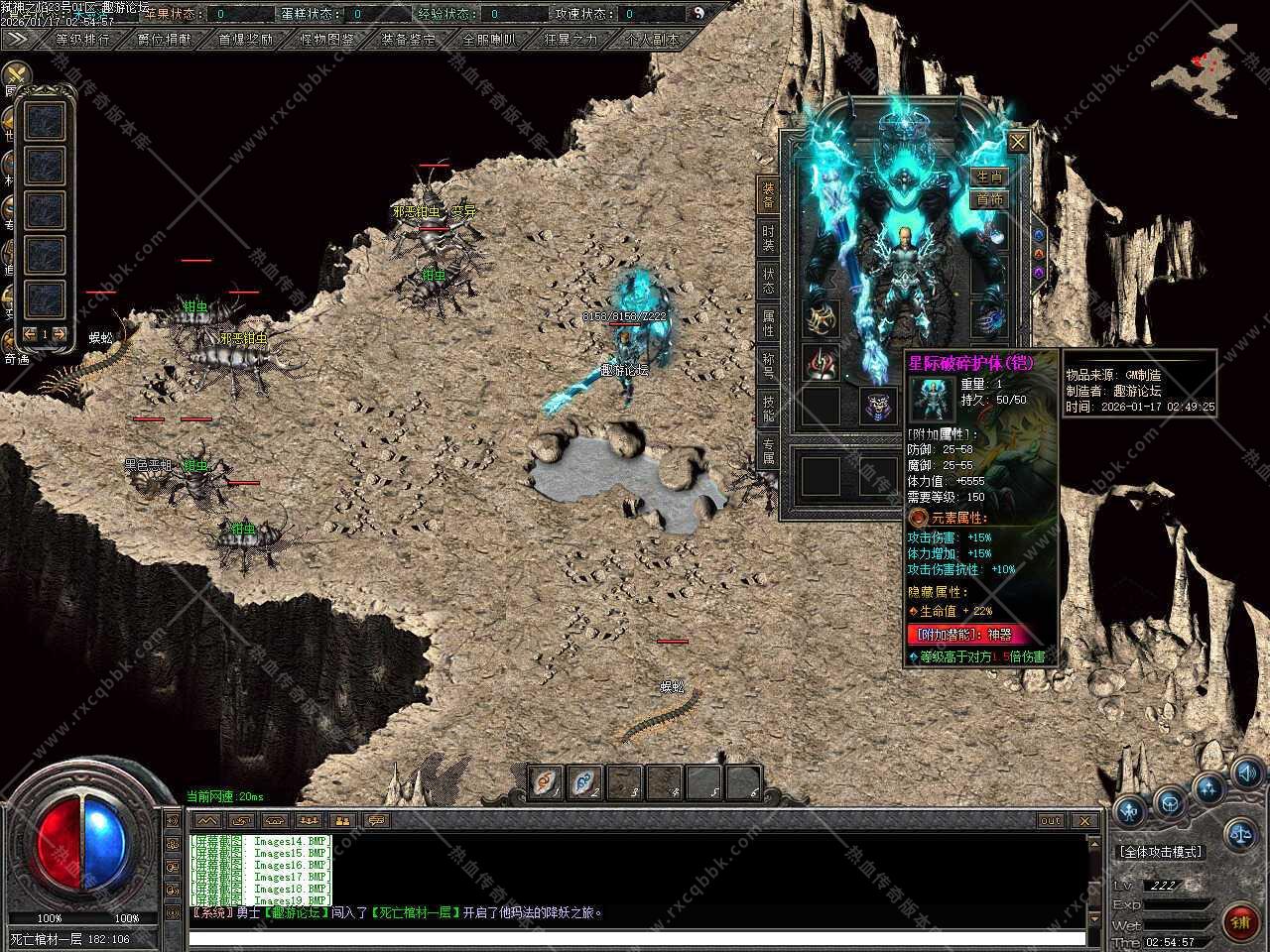The width and height of the screenshot is (1270, 952).
Task: Open the 爵位捐献 donation menu
Action: [165, 40]
